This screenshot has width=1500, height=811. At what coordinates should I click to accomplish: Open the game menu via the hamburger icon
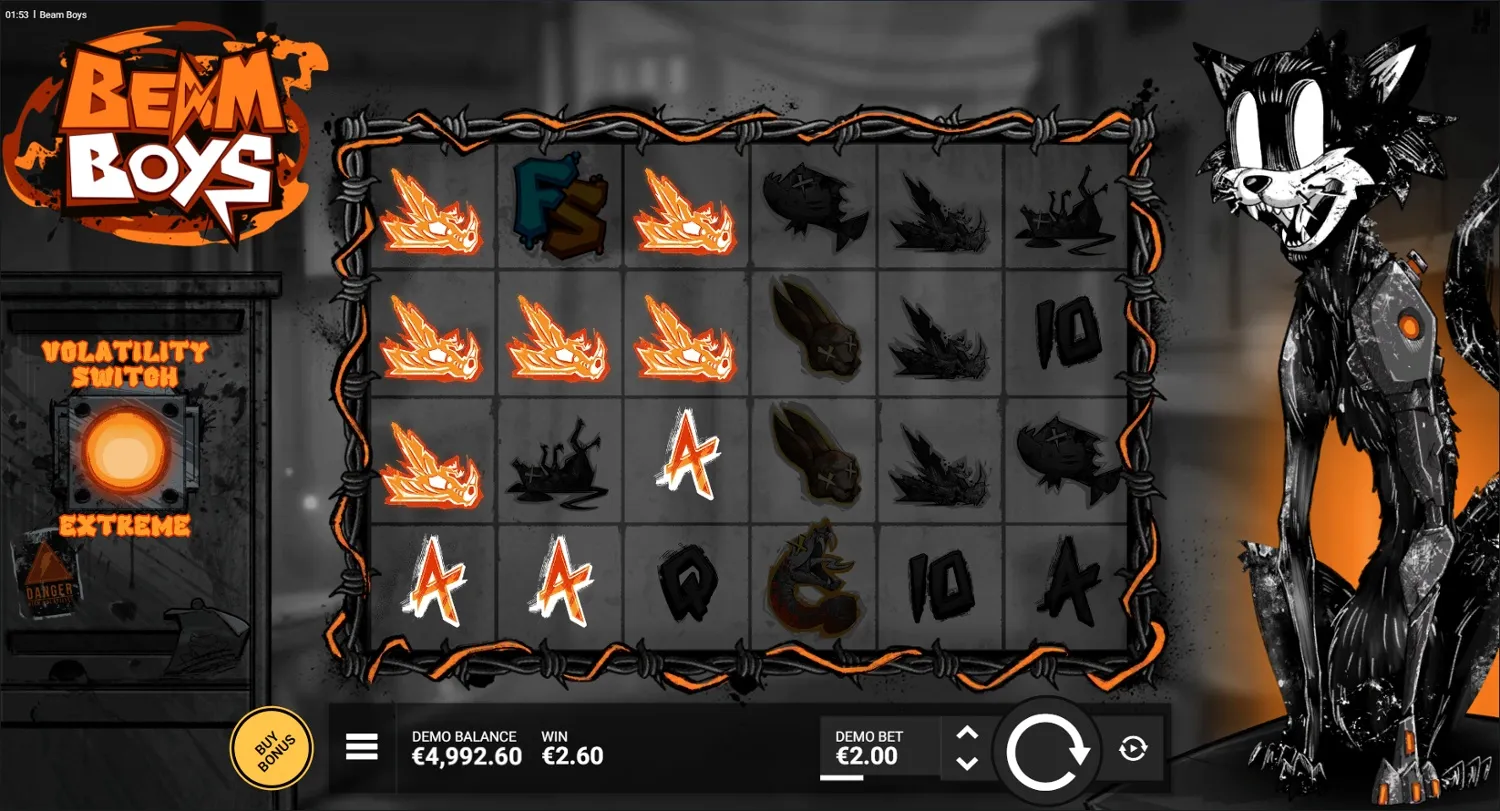click(x=361, y=747)
